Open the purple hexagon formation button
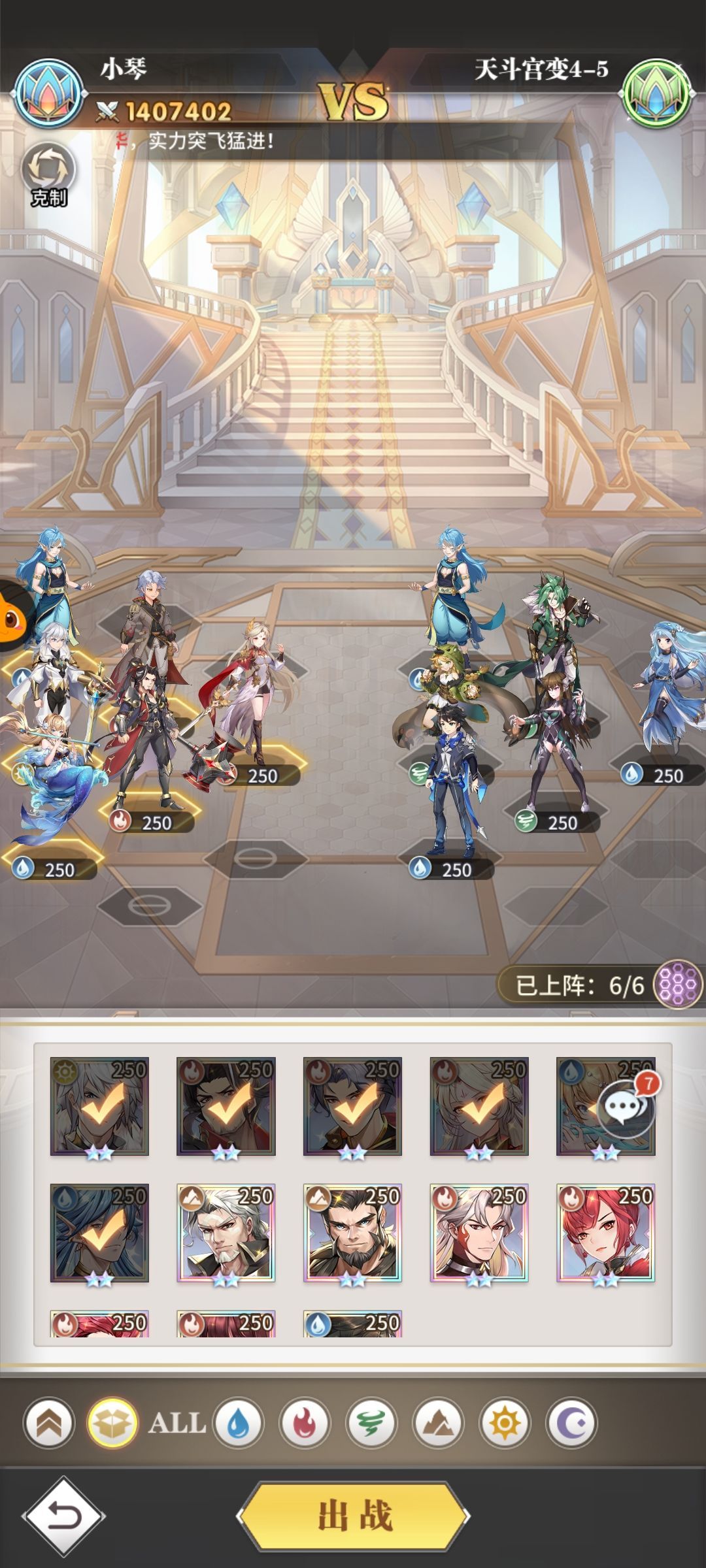The height and width of the screenshot is (1568, 706). coord(678,984)
